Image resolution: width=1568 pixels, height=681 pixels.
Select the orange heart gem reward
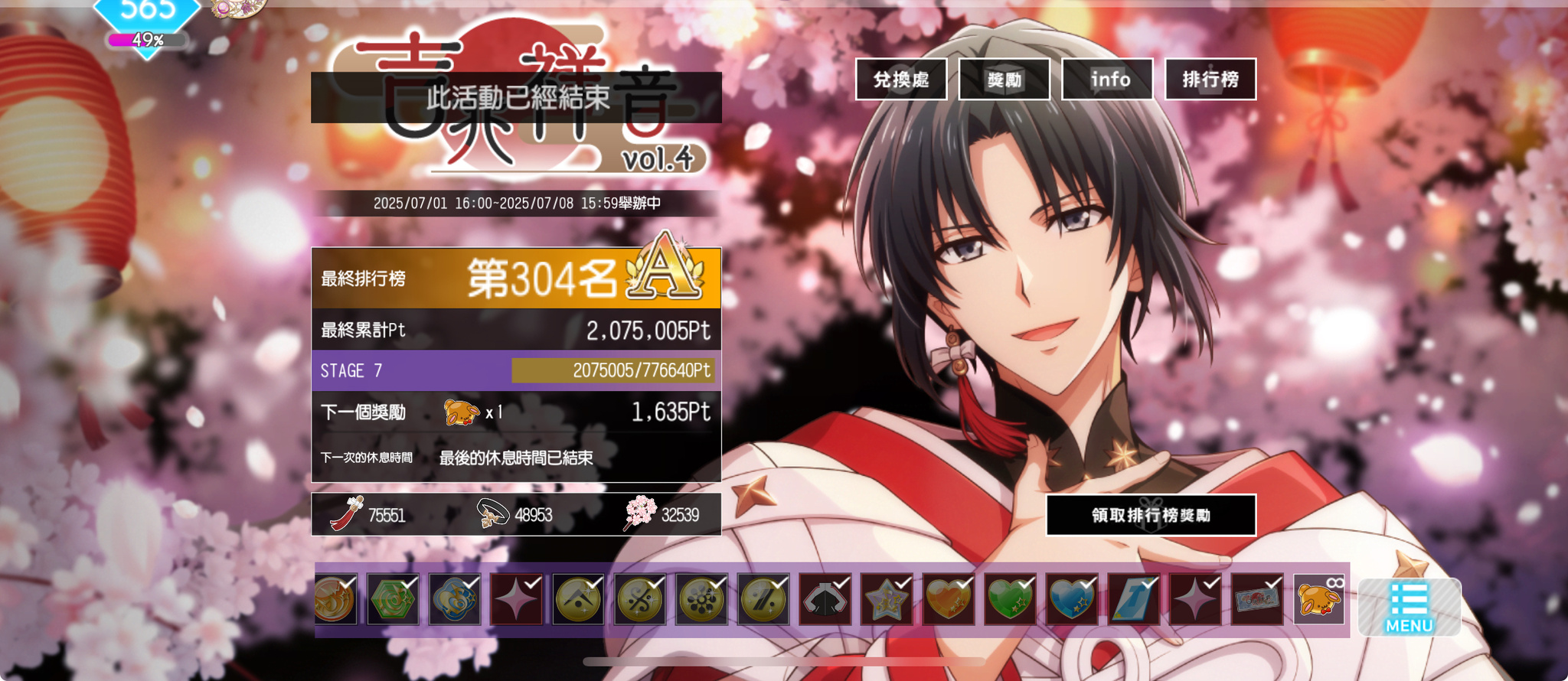pyautogui.click(x=948, y=599)
